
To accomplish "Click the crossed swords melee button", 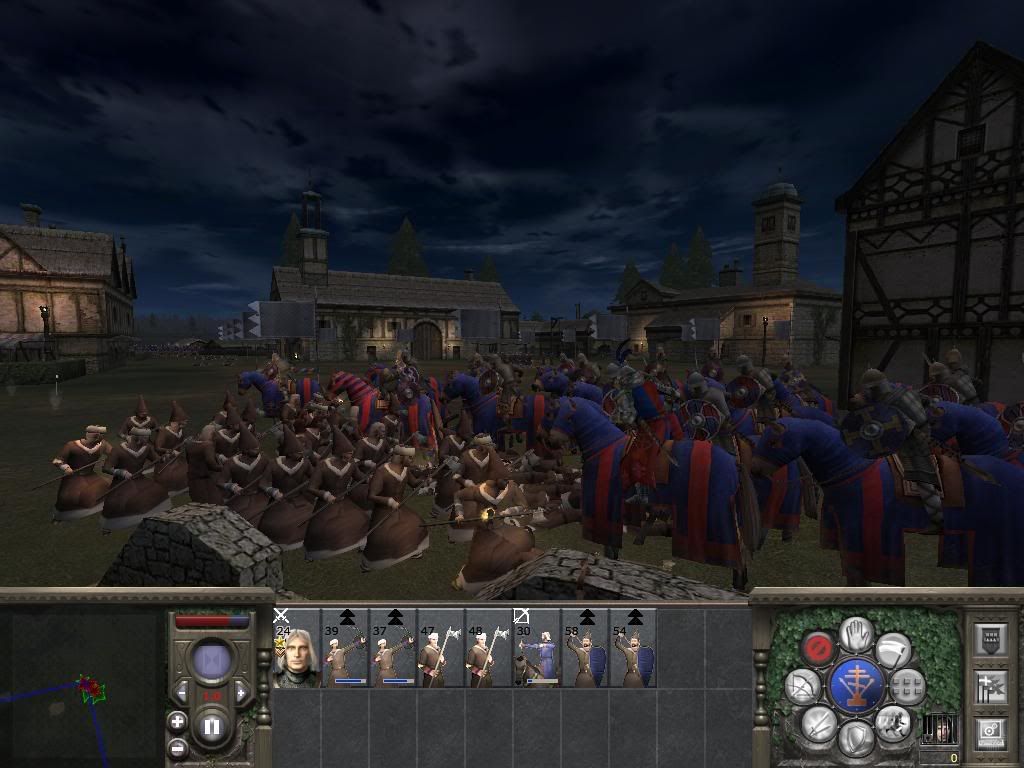I will [x=820, y=722].
